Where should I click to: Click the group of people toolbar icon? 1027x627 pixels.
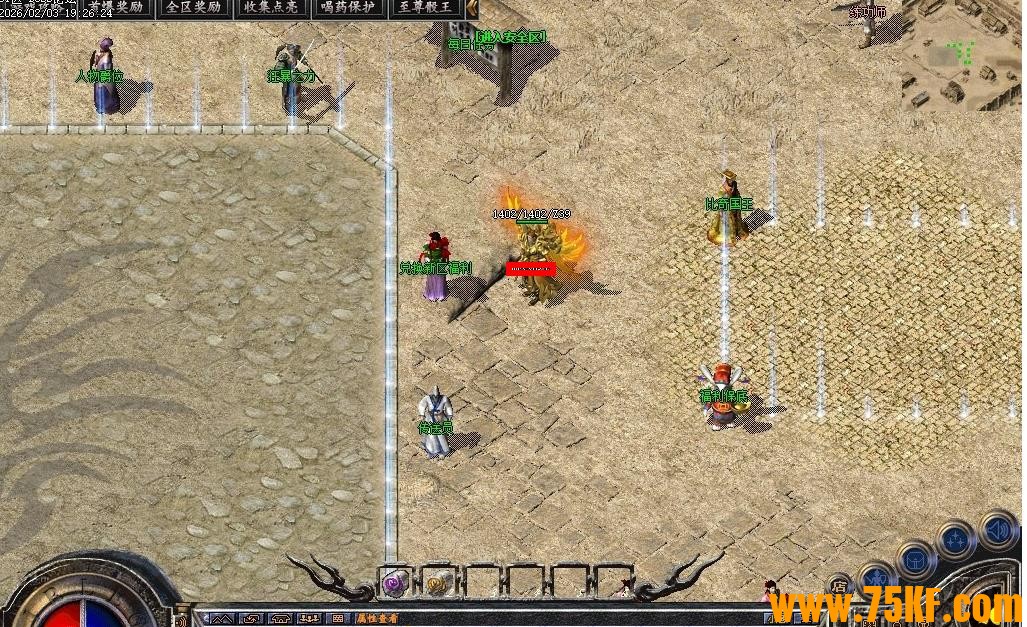[x=308, y=619]
